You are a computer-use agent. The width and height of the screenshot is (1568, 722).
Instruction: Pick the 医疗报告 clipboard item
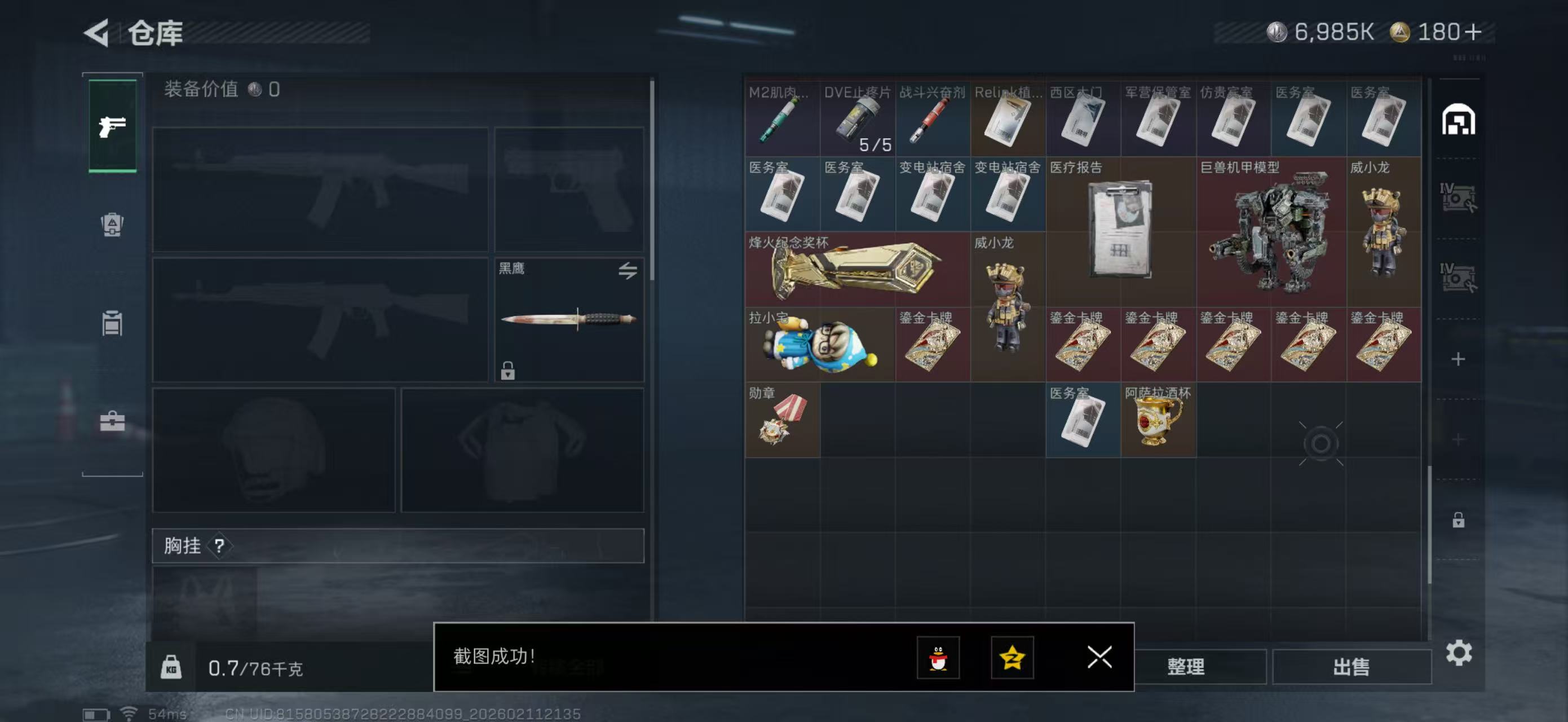(1120, 231)
